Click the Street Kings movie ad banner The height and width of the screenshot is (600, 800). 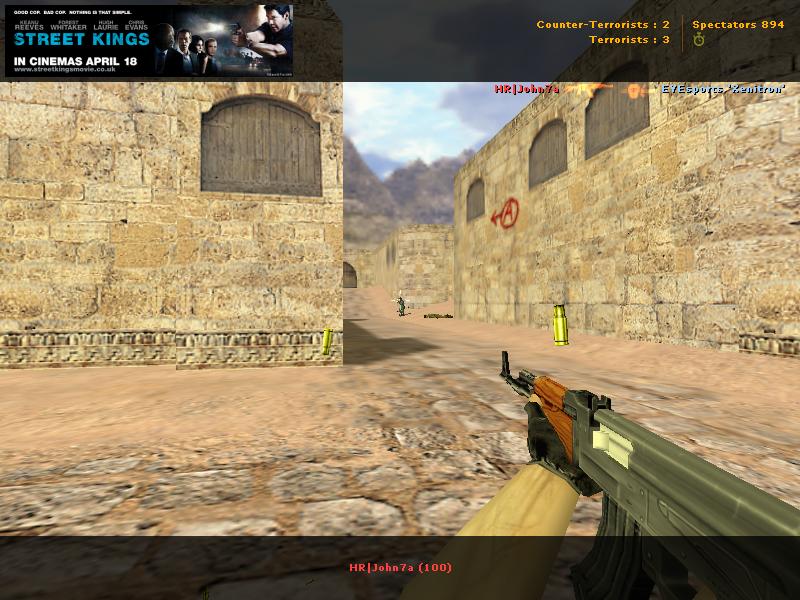coord(148,40)
